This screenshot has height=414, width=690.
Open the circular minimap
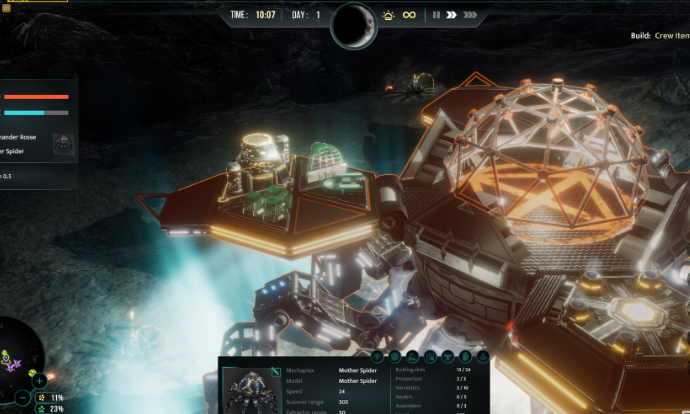(x=20, y=352)
